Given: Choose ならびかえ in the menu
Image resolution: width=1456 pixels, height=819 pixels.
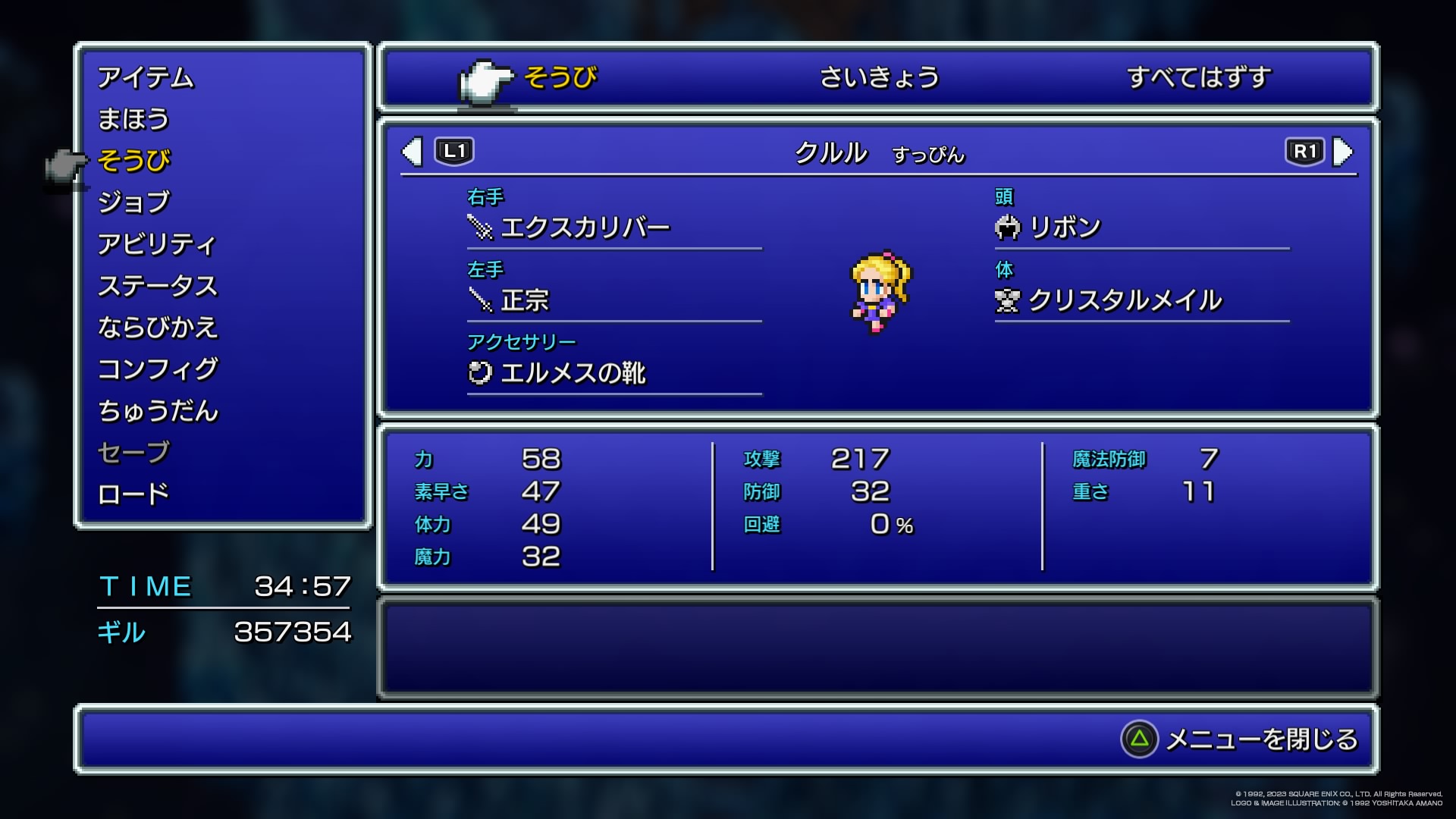Looking at the screenshot, I should 158,328.
